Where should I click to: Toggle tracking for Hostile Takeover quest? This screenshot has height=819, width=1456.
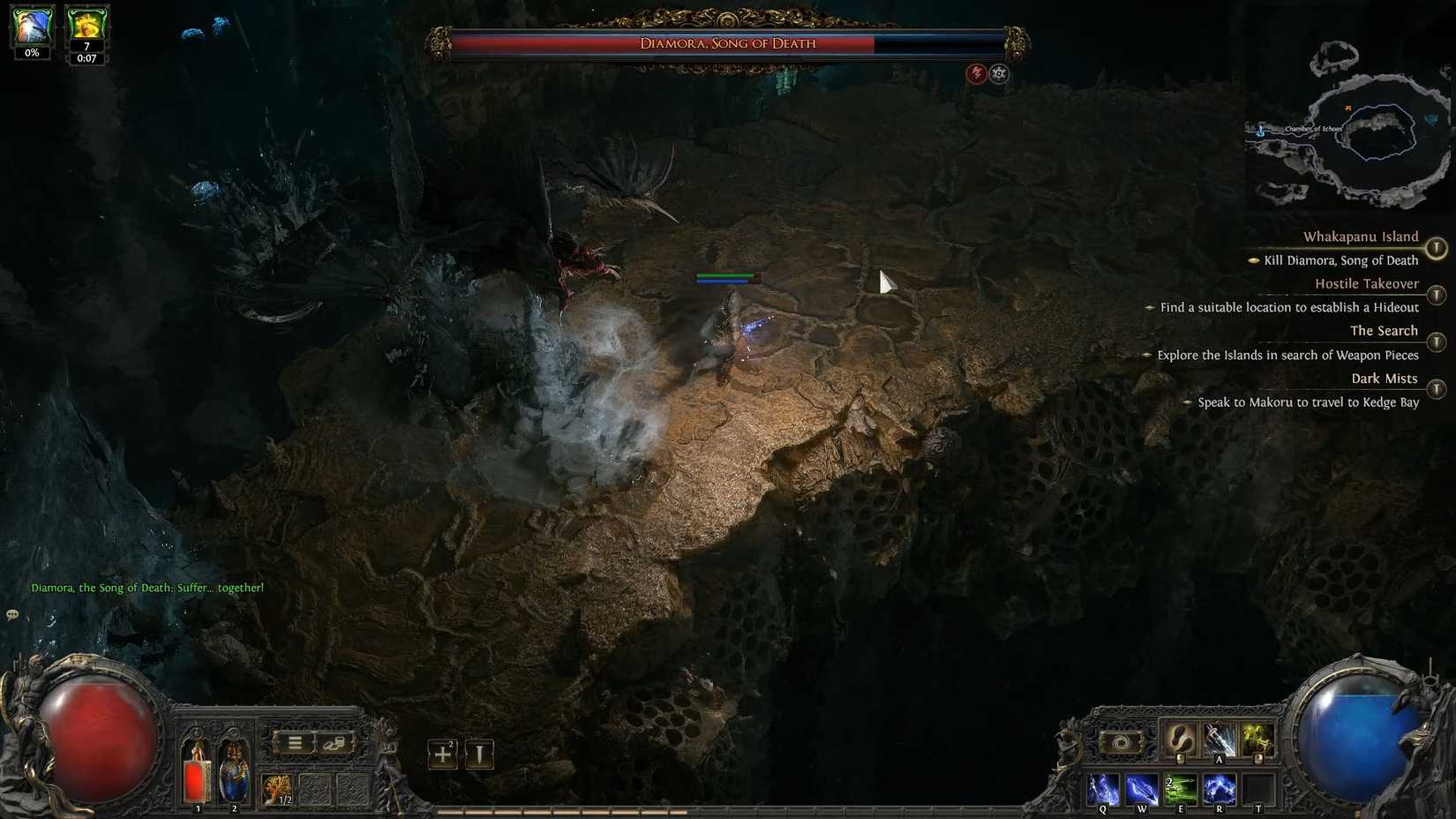coord(1437,294)
